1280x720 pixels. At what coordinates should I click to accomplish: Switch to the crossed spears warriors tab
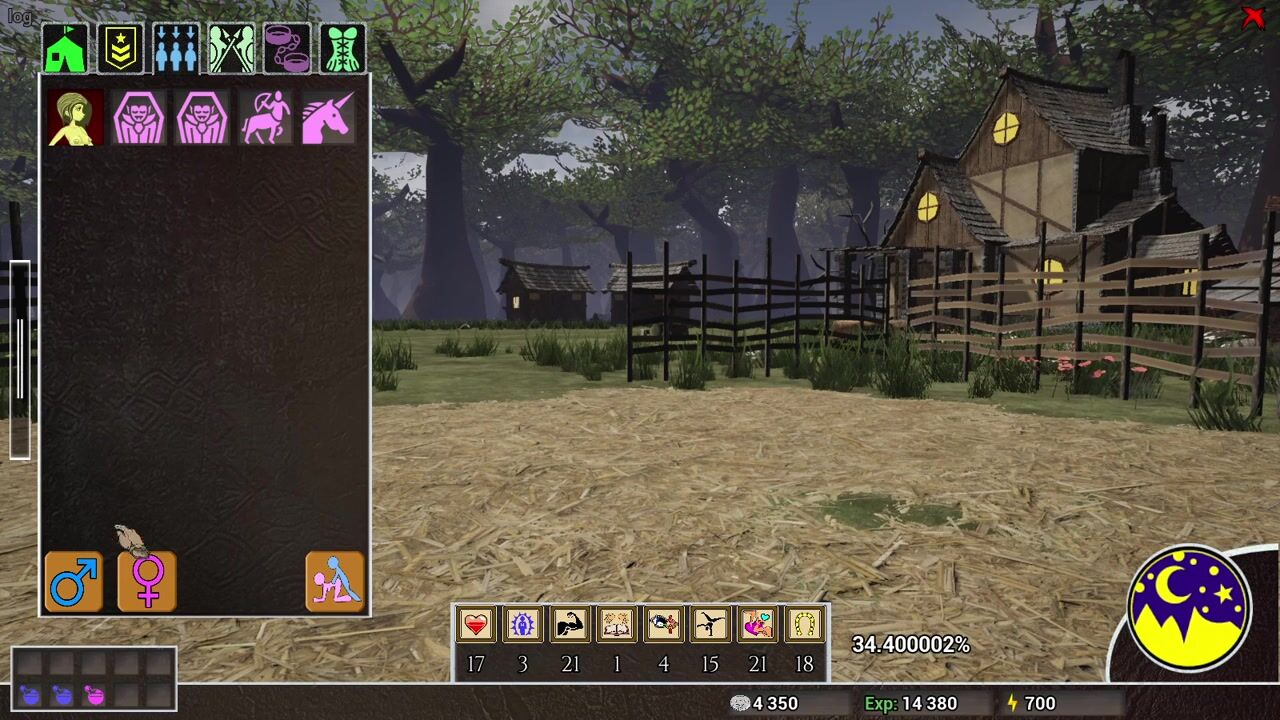(x=231, y=48)
